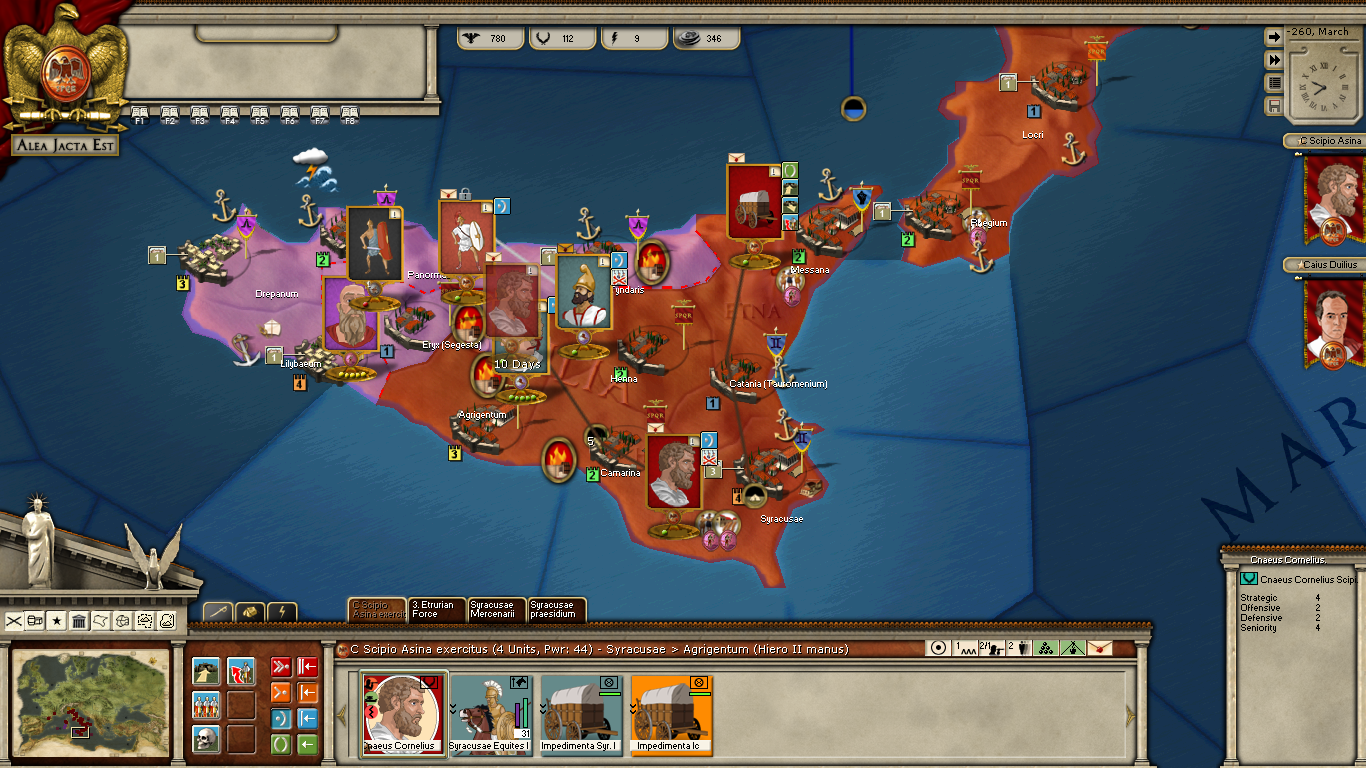Screen dimensions: 1366x768
Task: Open the F1 ledger book
Action: click(x=140, y=114)
